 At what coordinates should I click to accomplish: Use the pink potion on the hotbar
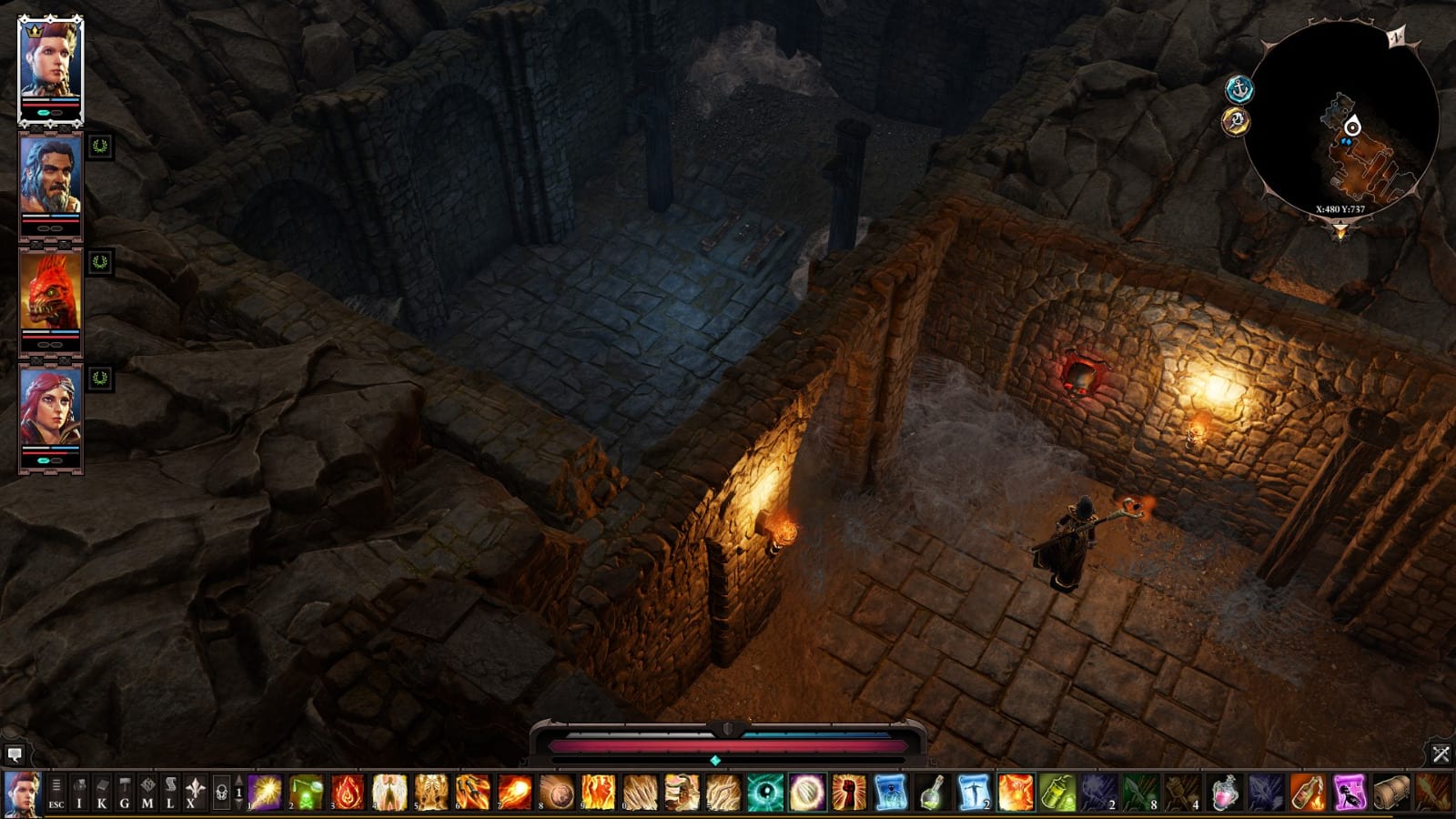(x=1225, y=793)
